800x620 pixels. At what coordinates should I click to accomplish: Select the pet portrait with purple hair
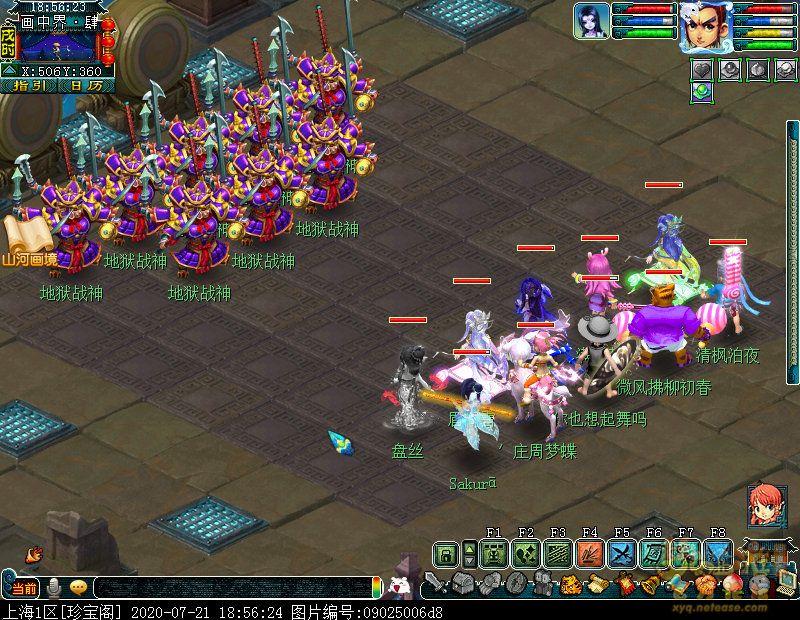(x=591, y=21)
